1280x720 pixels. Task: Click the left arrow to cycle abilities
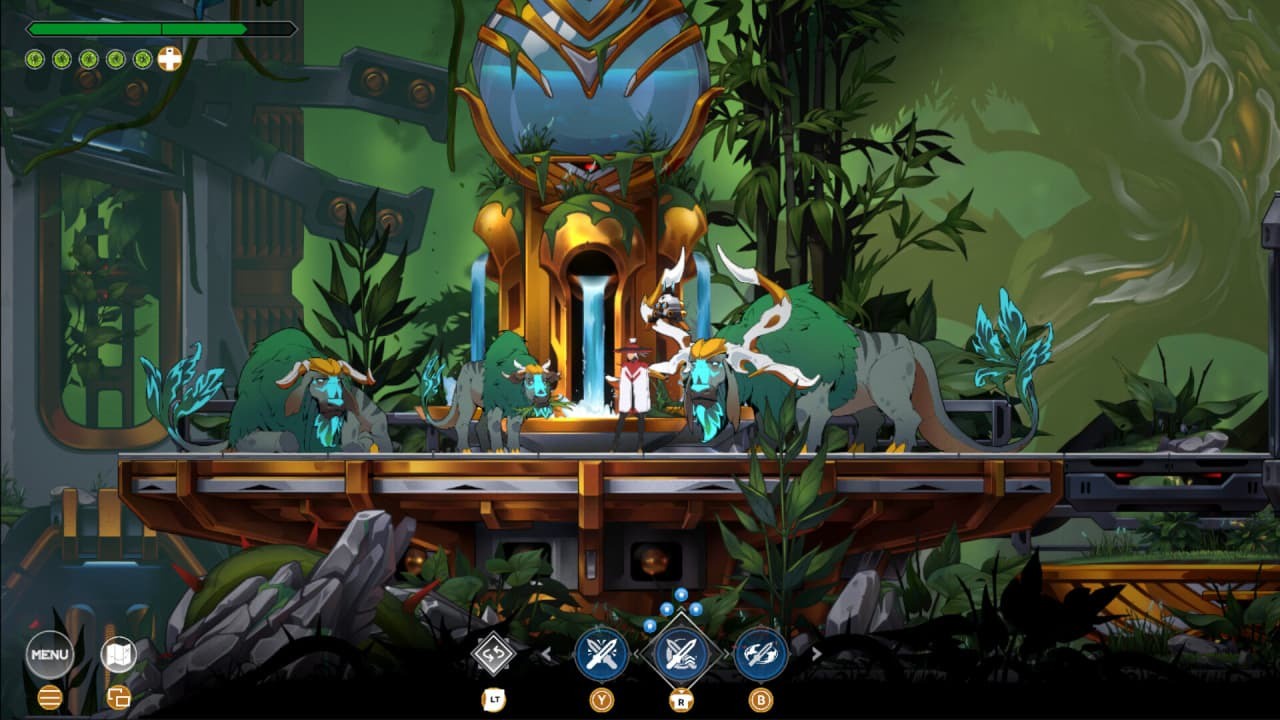click(x=547, y=654)
